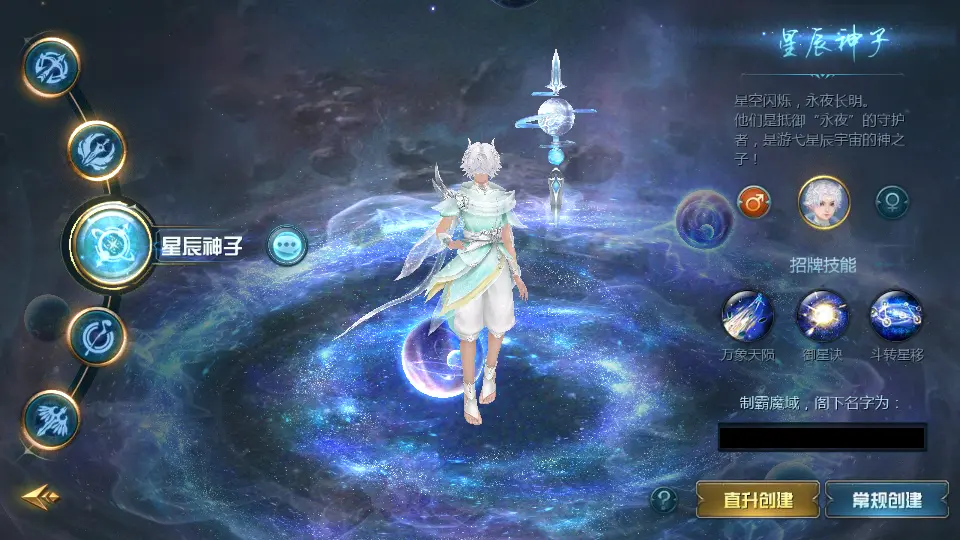Viewport: 960px width, 540px height.
Task: Choose the selected 星辰神子 class emblem
Action: point(112,244)
